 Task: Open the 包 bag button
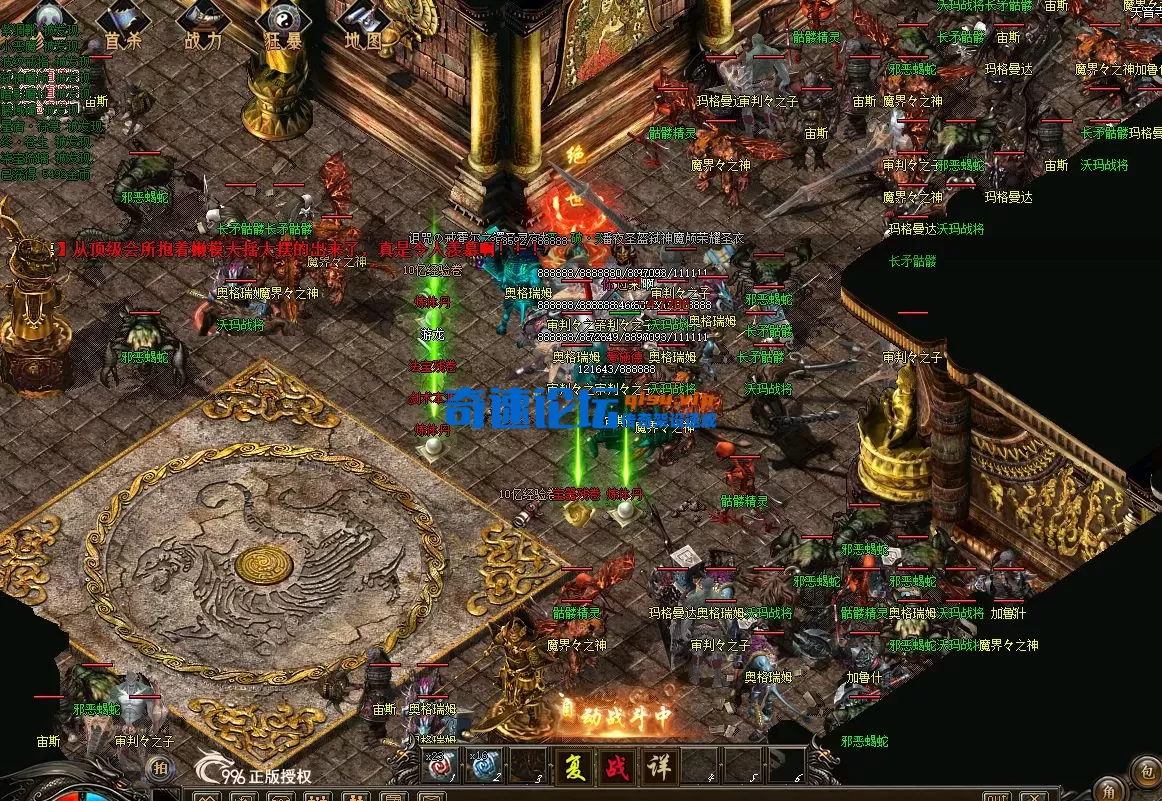click(1145, 768)
